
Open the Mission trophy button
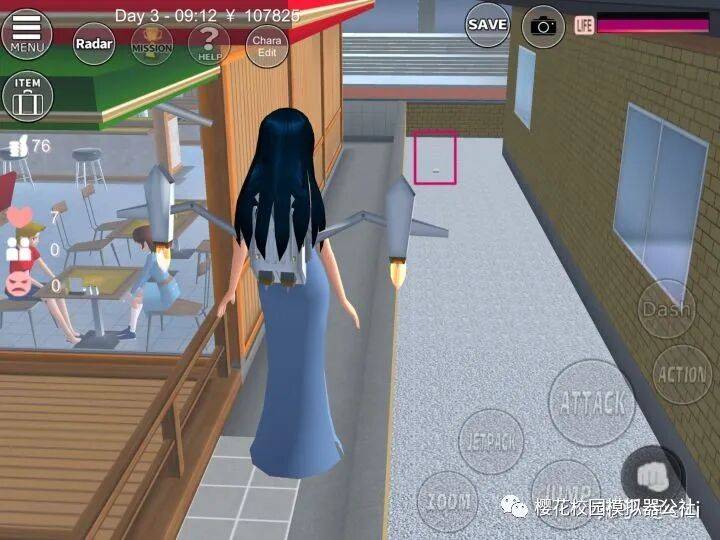click(151, 44)
